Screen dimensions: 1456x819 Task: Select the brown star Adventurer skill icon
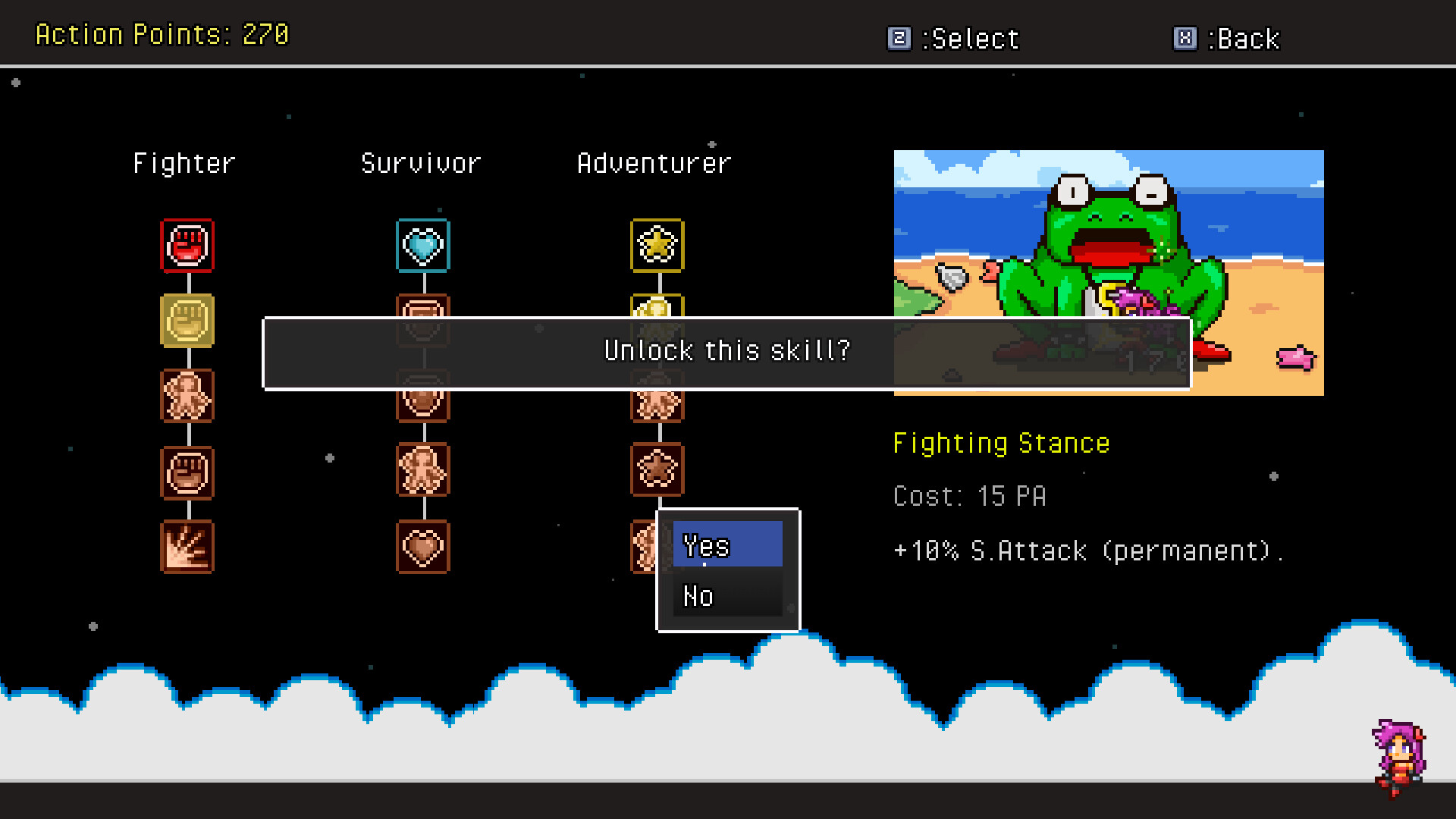tap(657, 469)
